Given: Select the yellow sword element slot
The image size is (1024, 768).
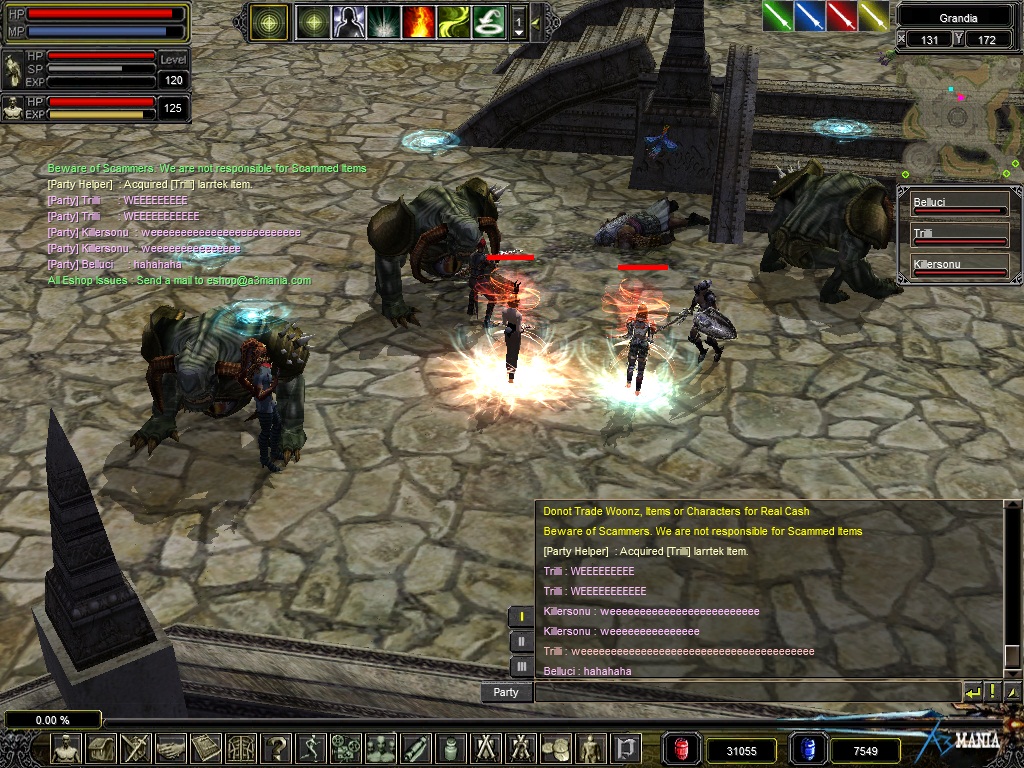Looking at the screenshot, I should coord(873,15).
